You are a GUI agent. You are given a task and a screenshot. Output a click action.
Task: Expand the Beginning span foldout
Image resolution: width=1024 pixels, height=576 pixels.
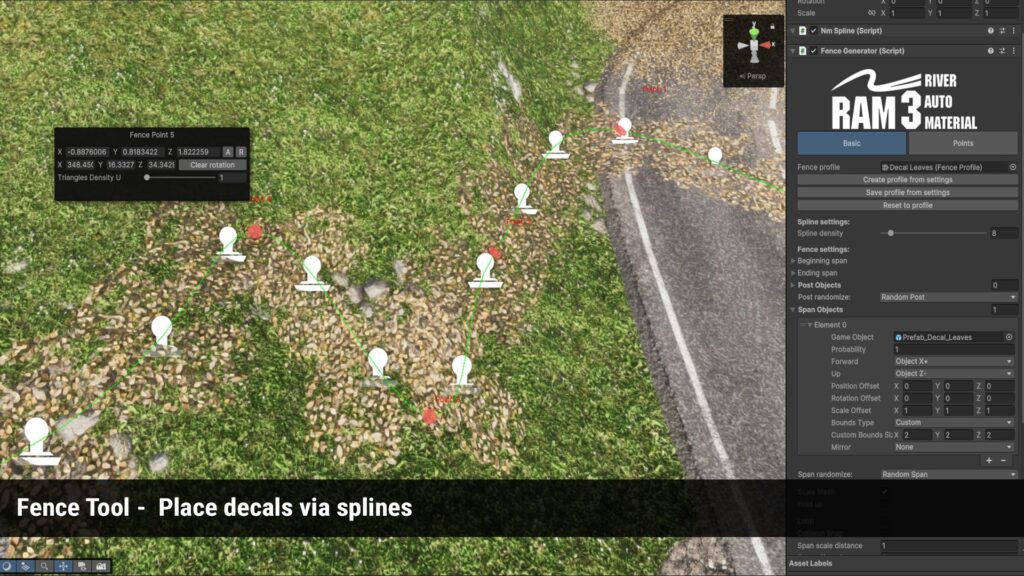pos(794,261)
